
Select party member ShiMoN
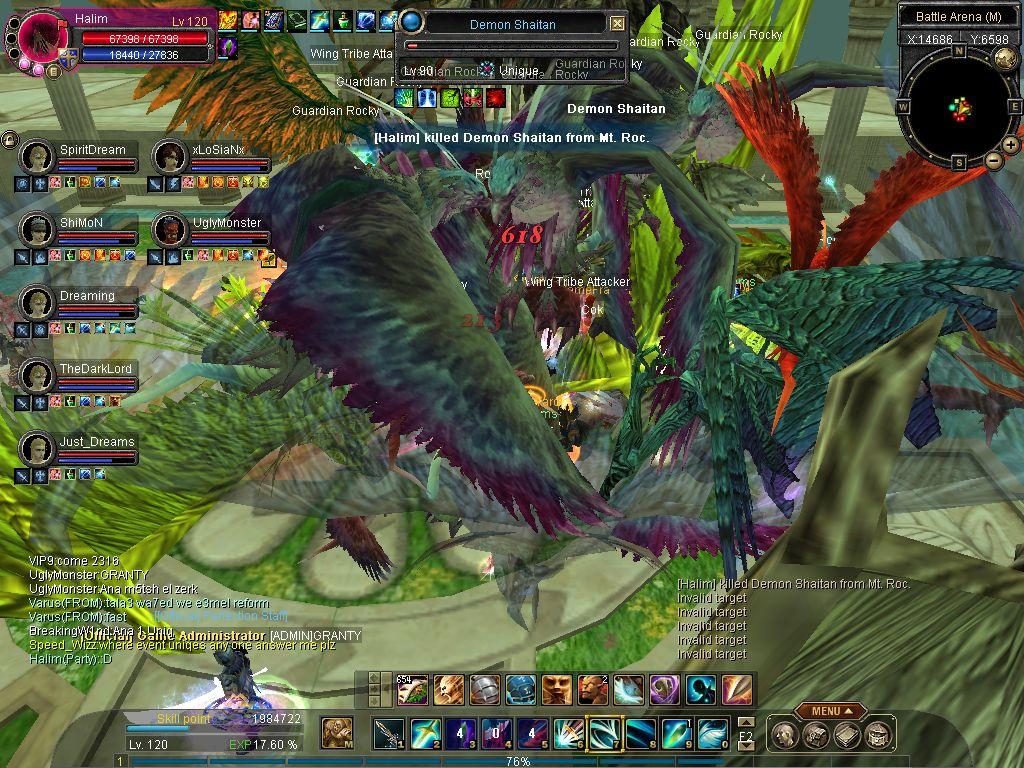tap(37, 230)
